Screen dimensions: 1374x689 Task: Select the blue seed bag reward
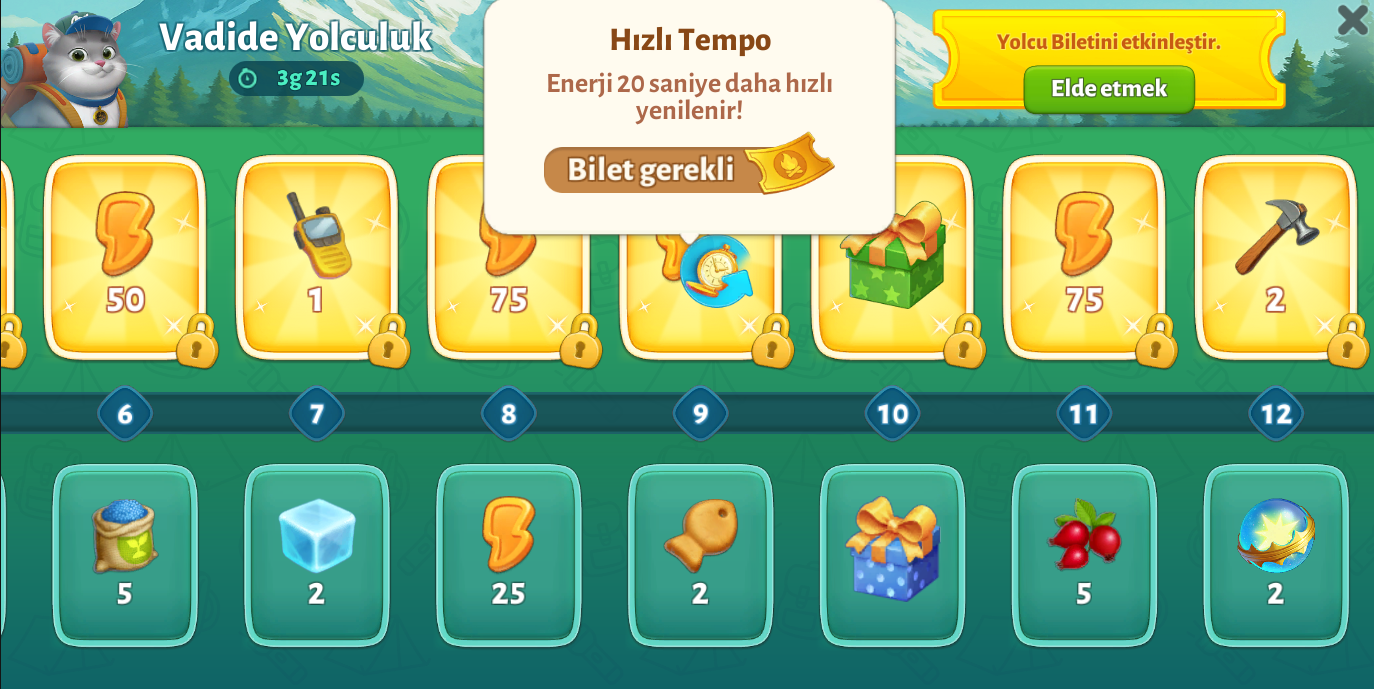[x=125, y=554]
